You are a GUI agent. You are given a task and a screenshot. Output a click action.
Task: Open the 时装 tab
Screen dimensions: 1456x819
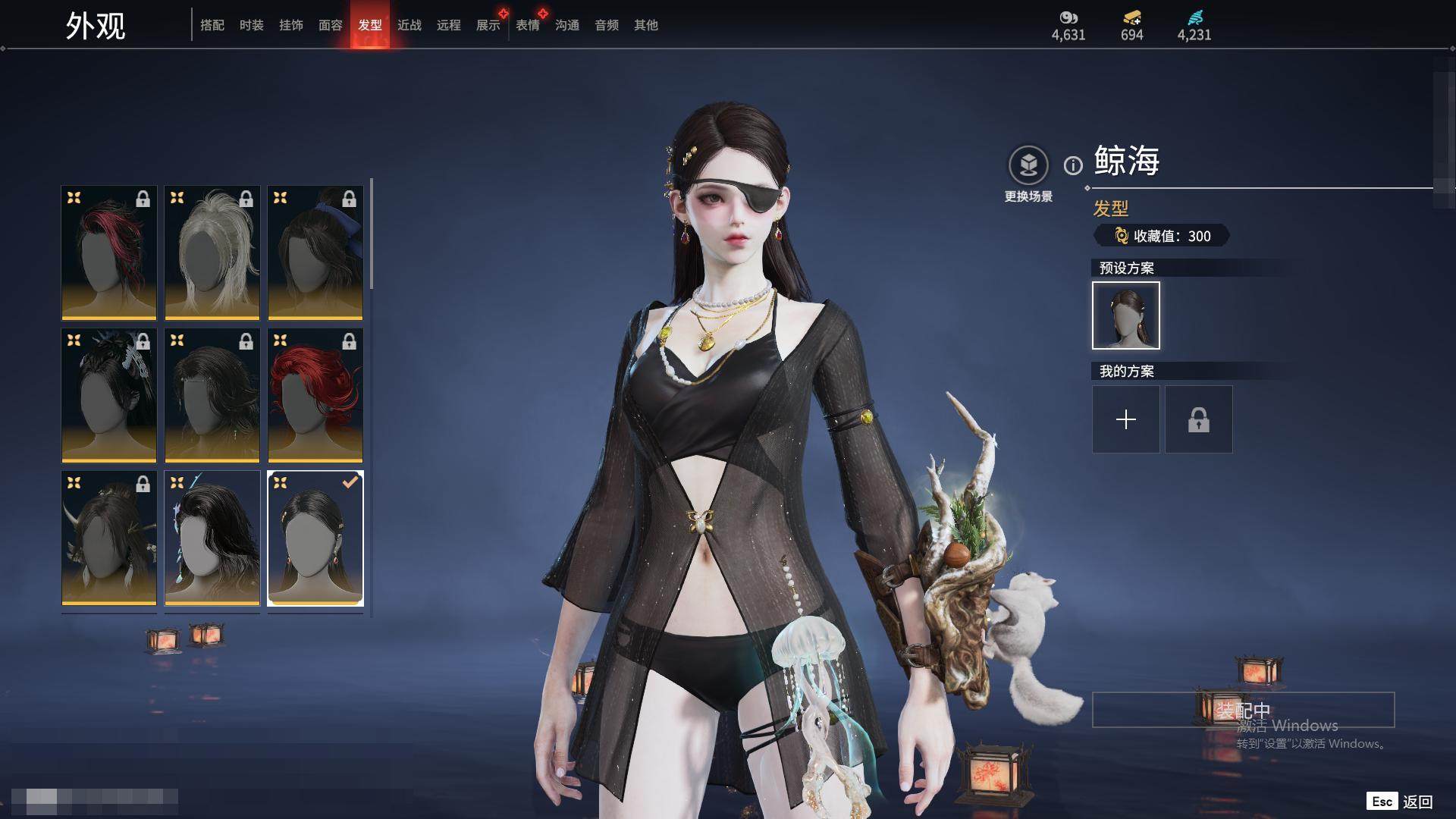(x=252, y=25)
